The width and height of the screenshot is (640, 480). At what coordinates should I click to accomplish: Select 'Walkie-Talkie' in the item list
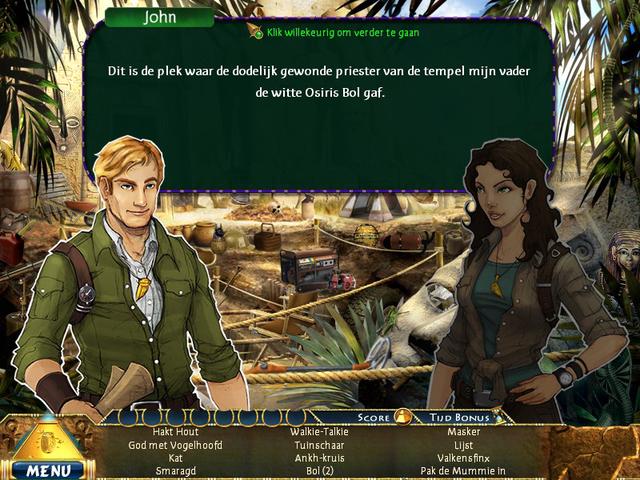[x=319, y=432]
